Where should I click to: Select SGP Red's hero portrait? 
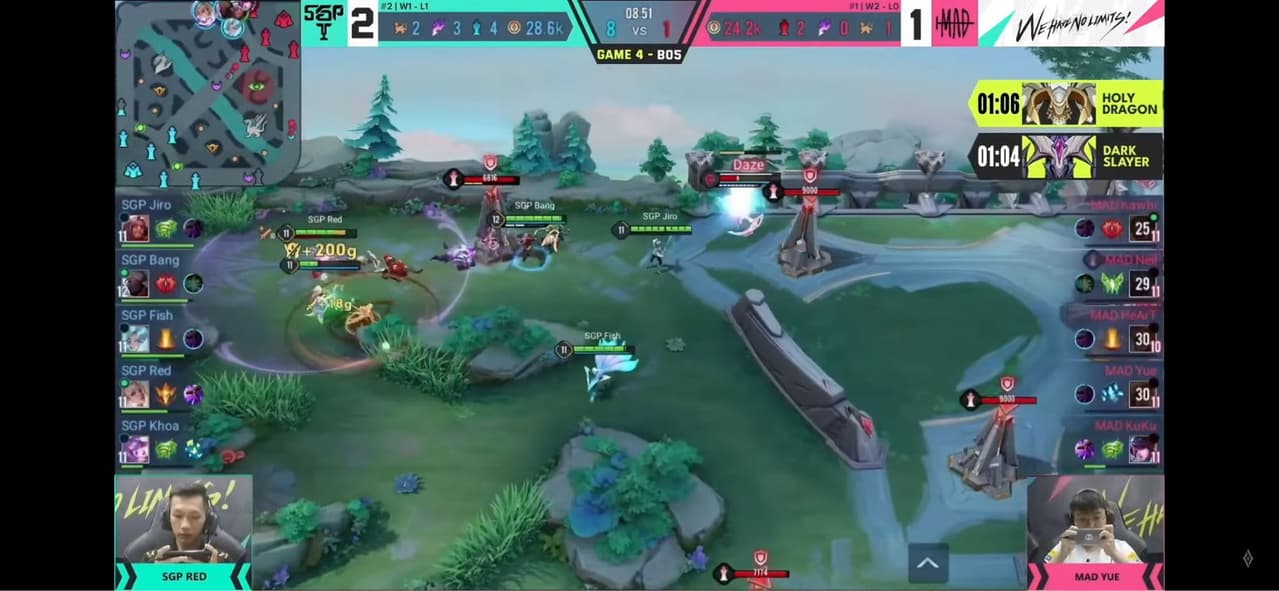click(136, 394)
